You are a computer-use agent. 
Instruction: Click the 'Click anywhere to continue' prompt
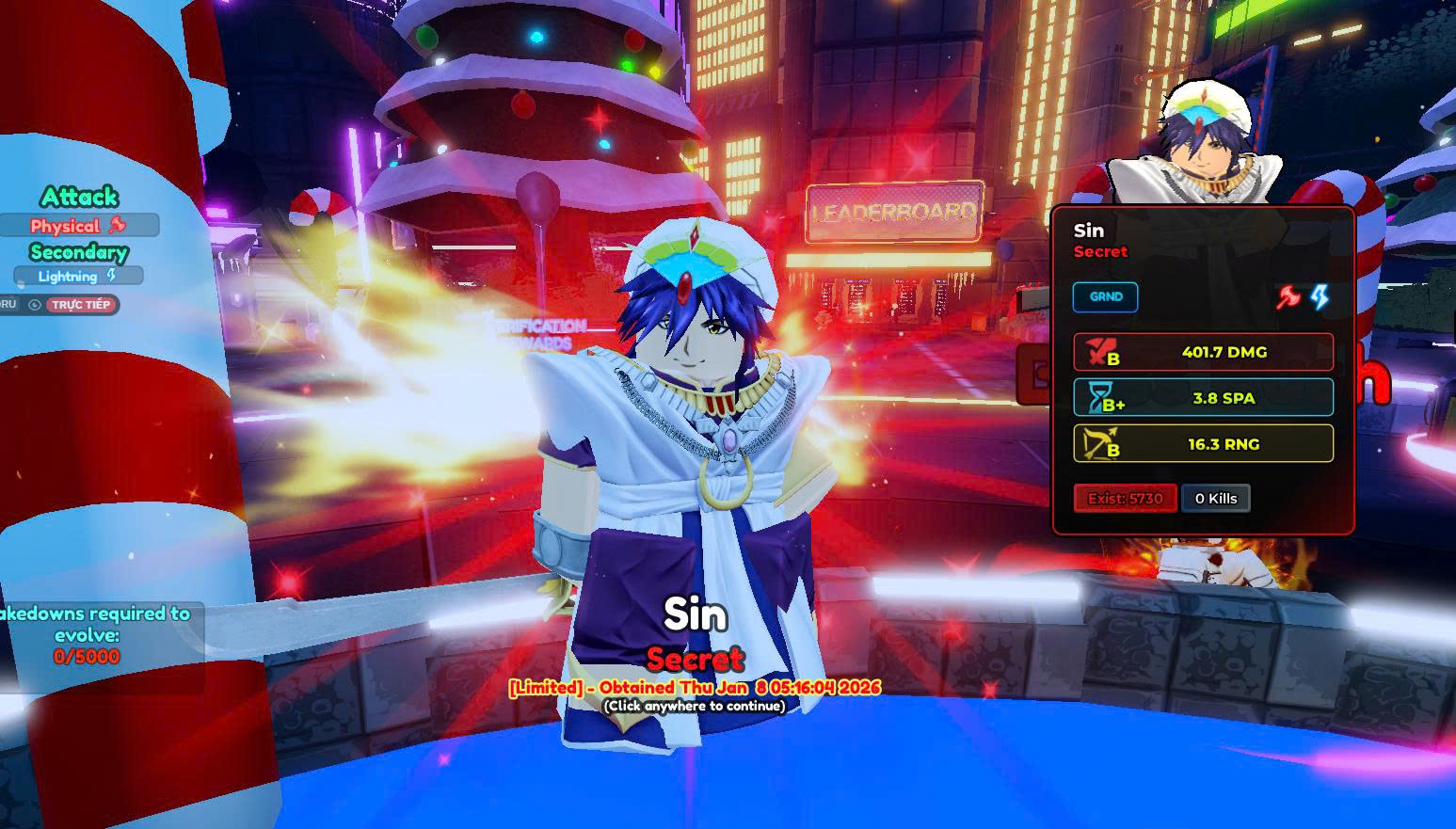tap(695, 706)
